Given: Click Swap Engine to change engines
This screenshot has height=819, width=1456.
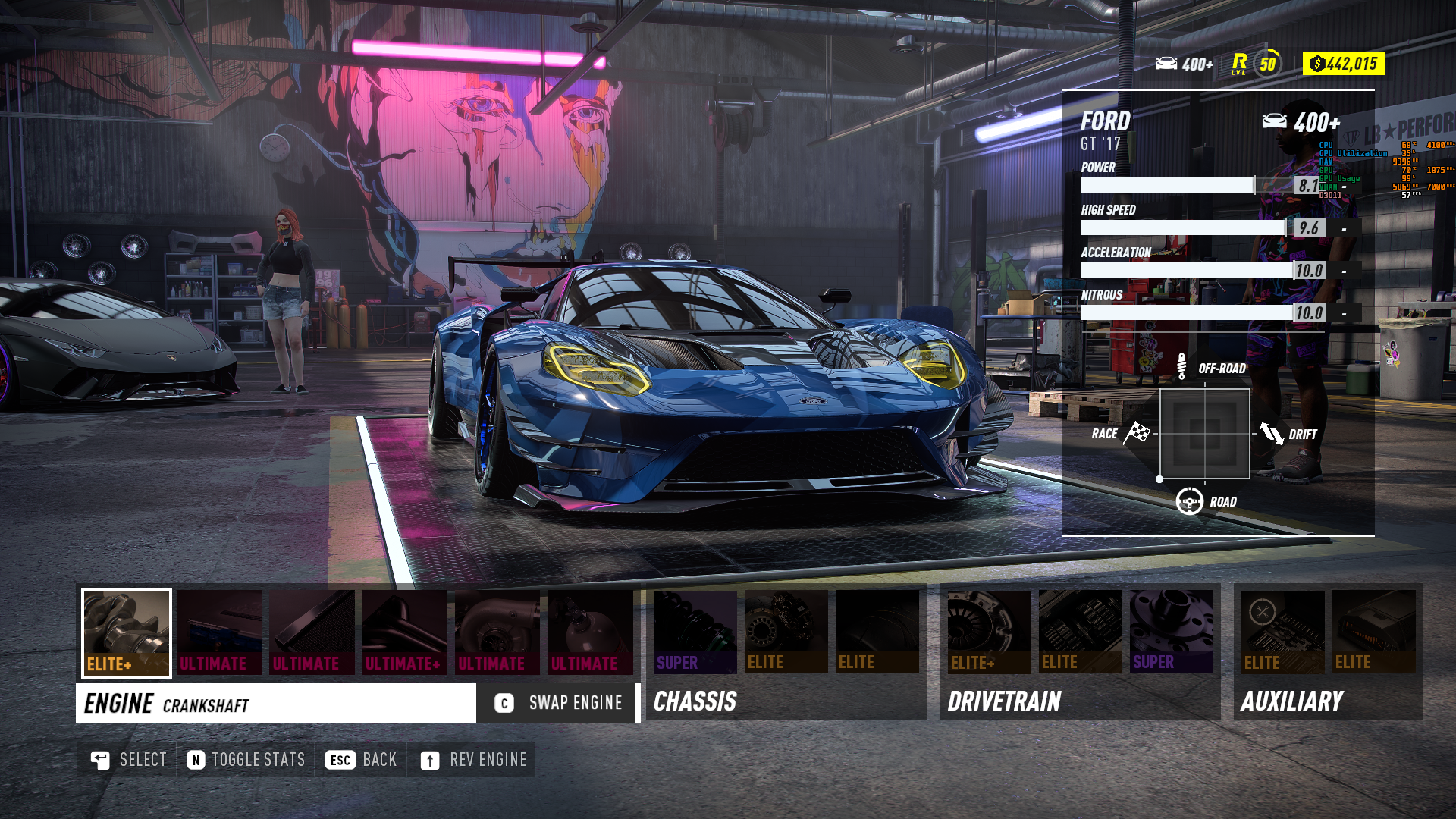Looking at the screenshot, I should click(557, 703).
